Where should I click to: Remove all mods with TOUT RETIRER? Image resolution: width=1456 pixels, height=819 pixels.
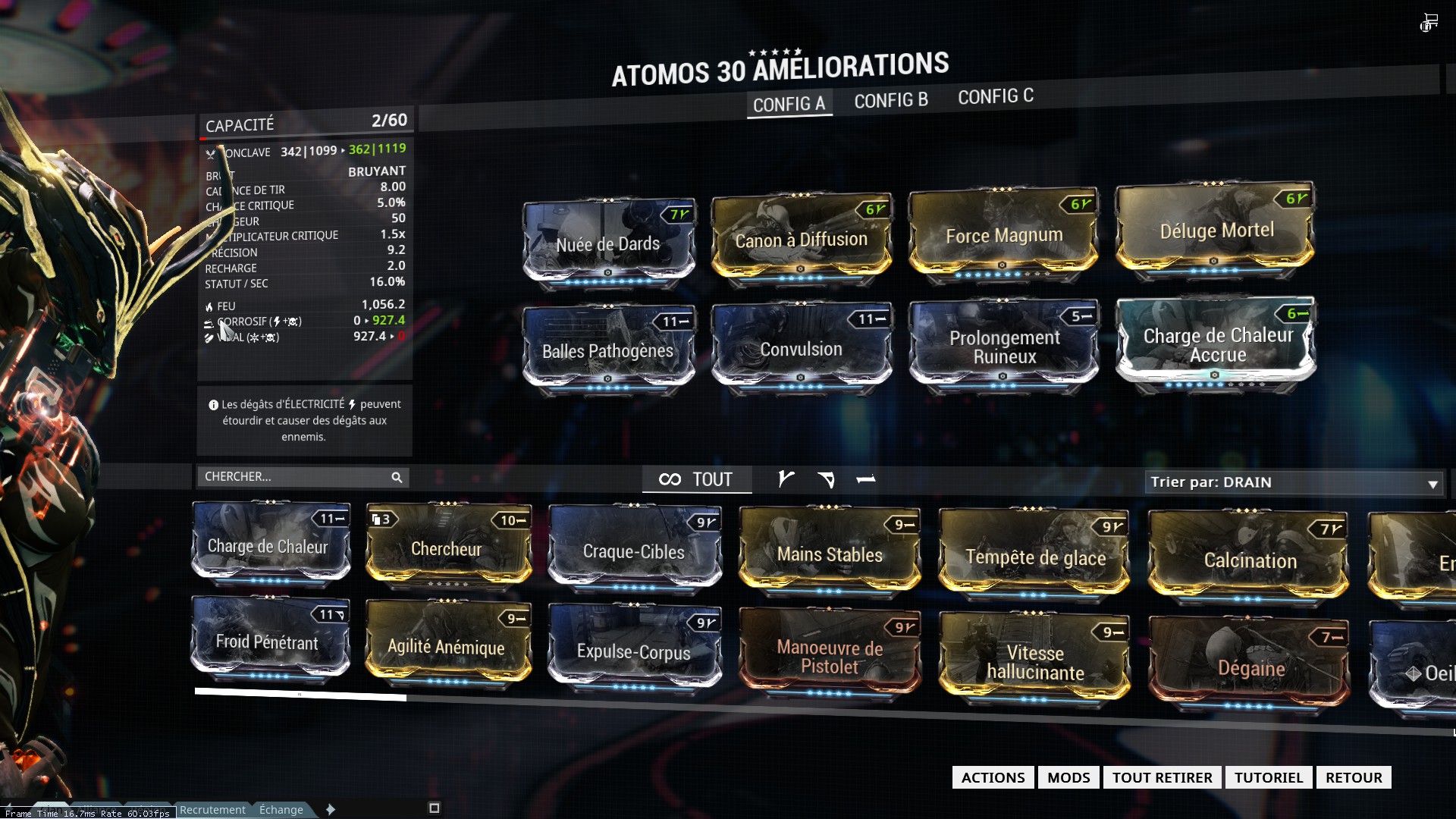pos(1162,777)
